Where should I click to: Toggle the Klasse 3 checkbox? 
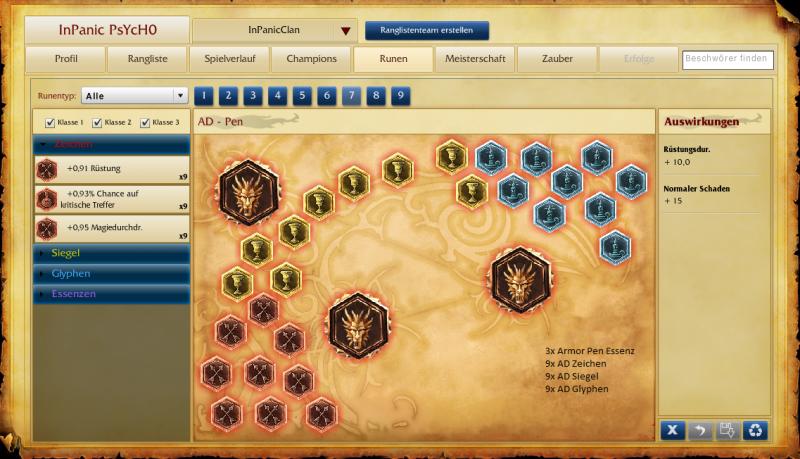click(145, 123)
